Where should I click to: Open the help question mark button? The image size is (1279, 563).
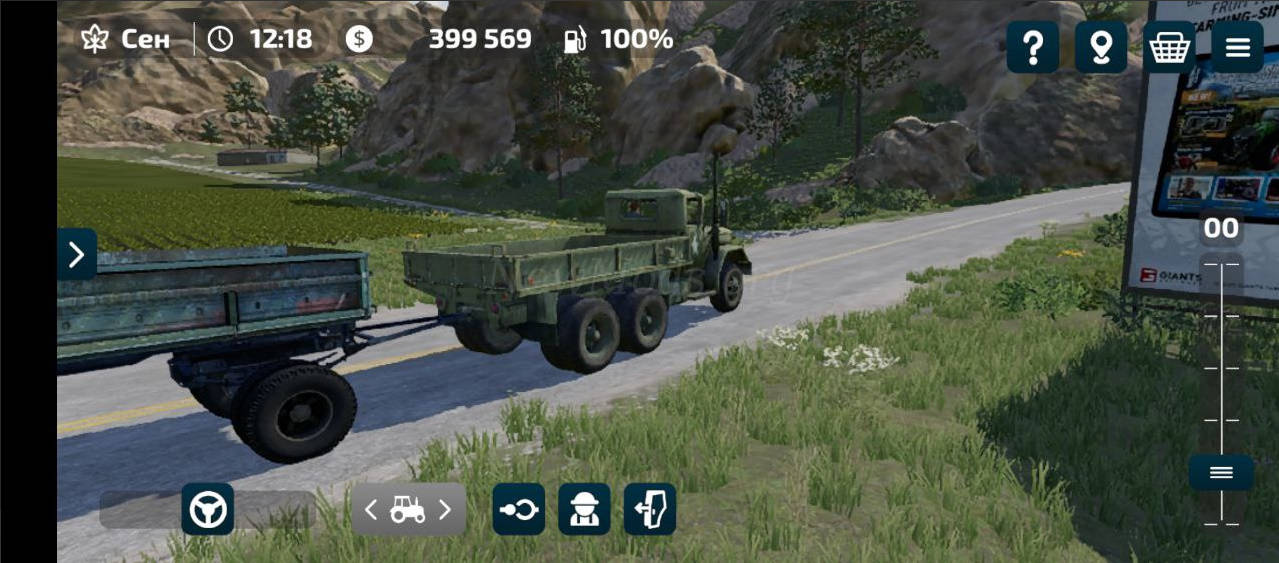[x=1032, y=47]
